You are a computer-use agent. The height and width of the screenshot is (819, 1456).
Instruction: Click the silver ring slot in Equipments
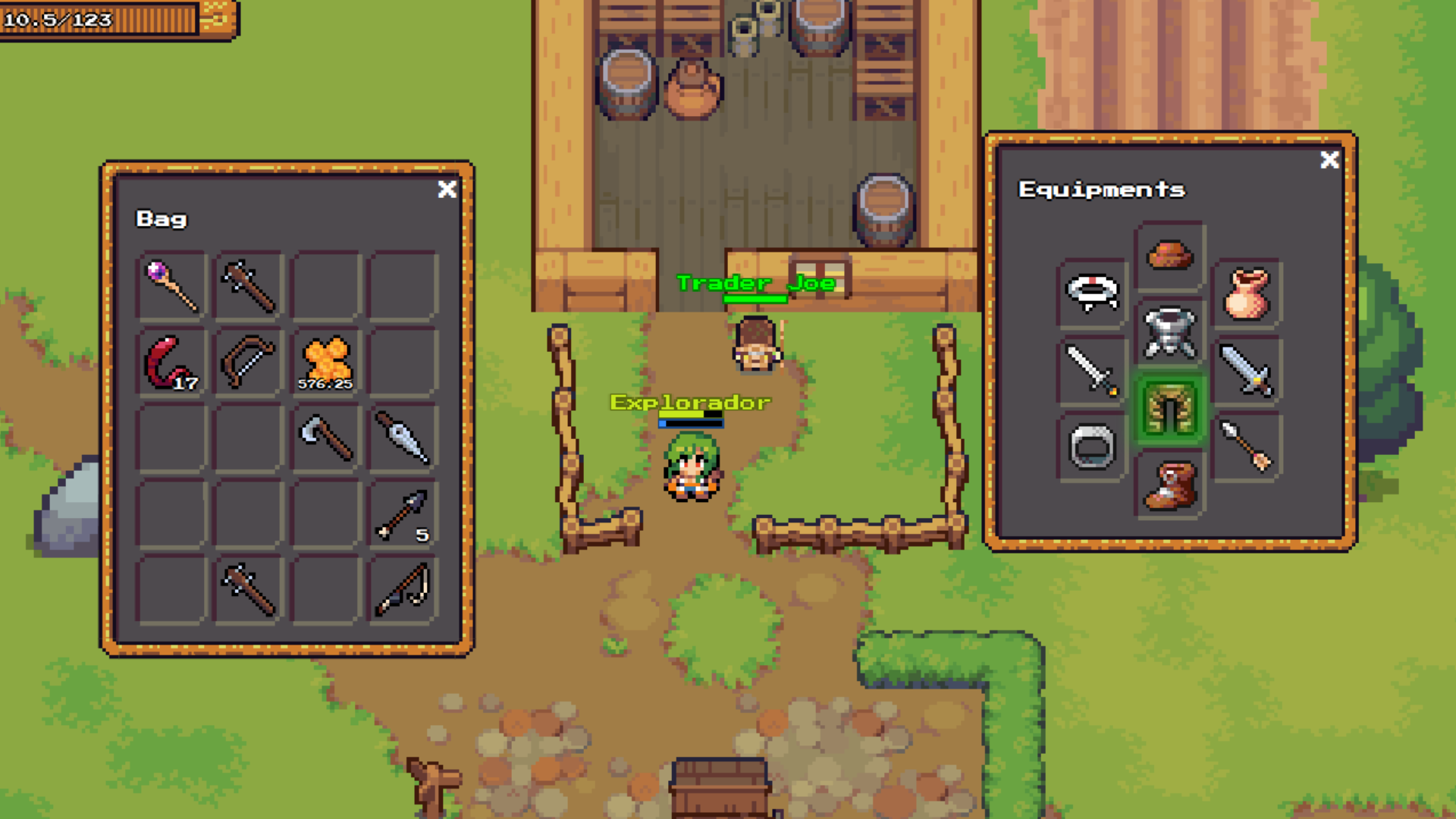pos(1092,444)
